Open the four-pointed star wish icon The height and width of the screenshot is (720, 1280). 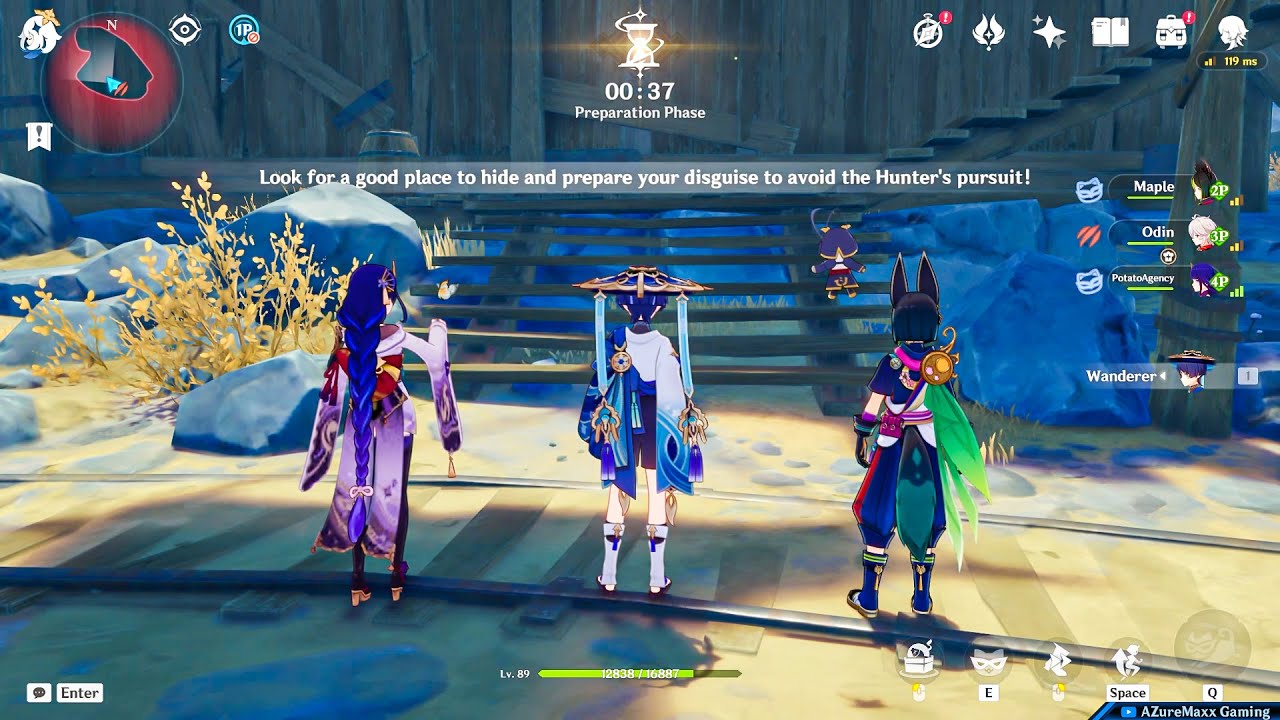tap(1049, 32)
